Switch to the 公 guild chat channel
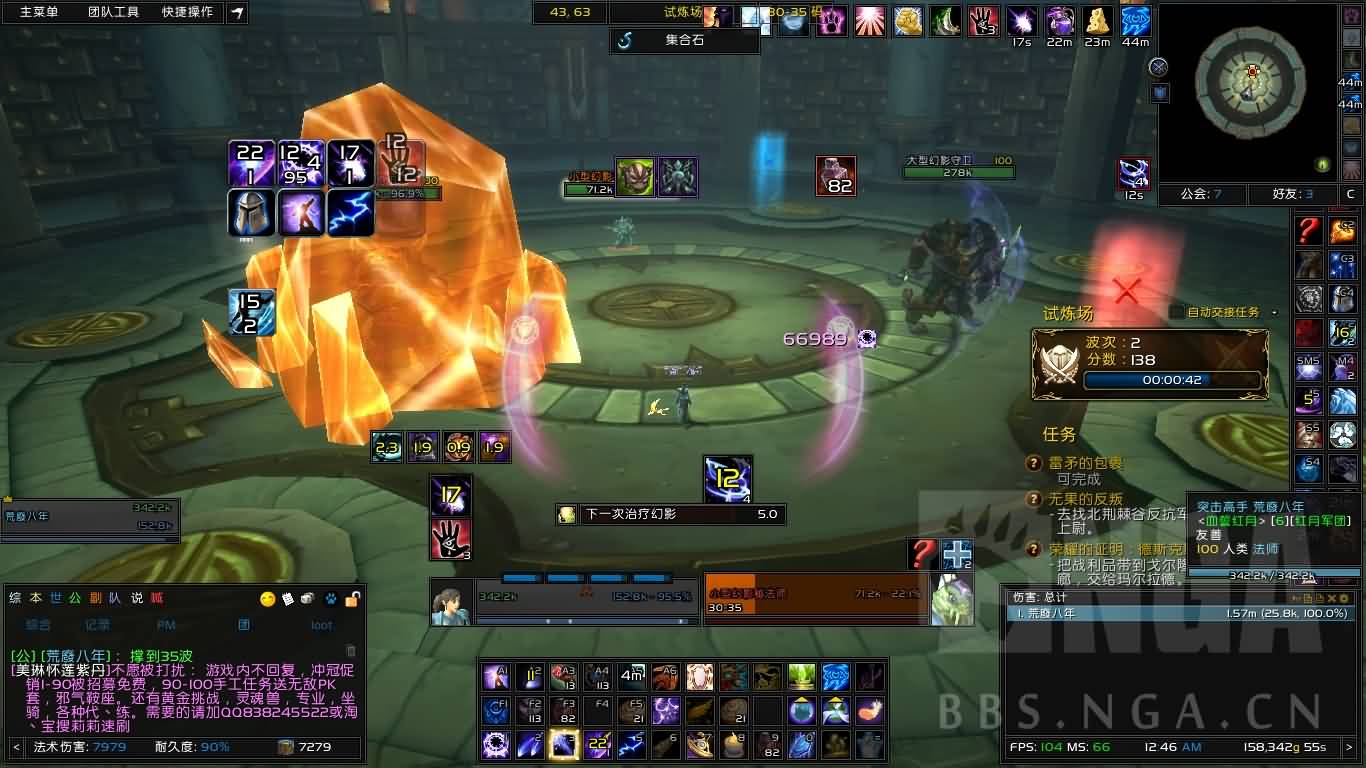Image resolution: width=1366 pixels, height=768 pixels. [x=76, y=598]
